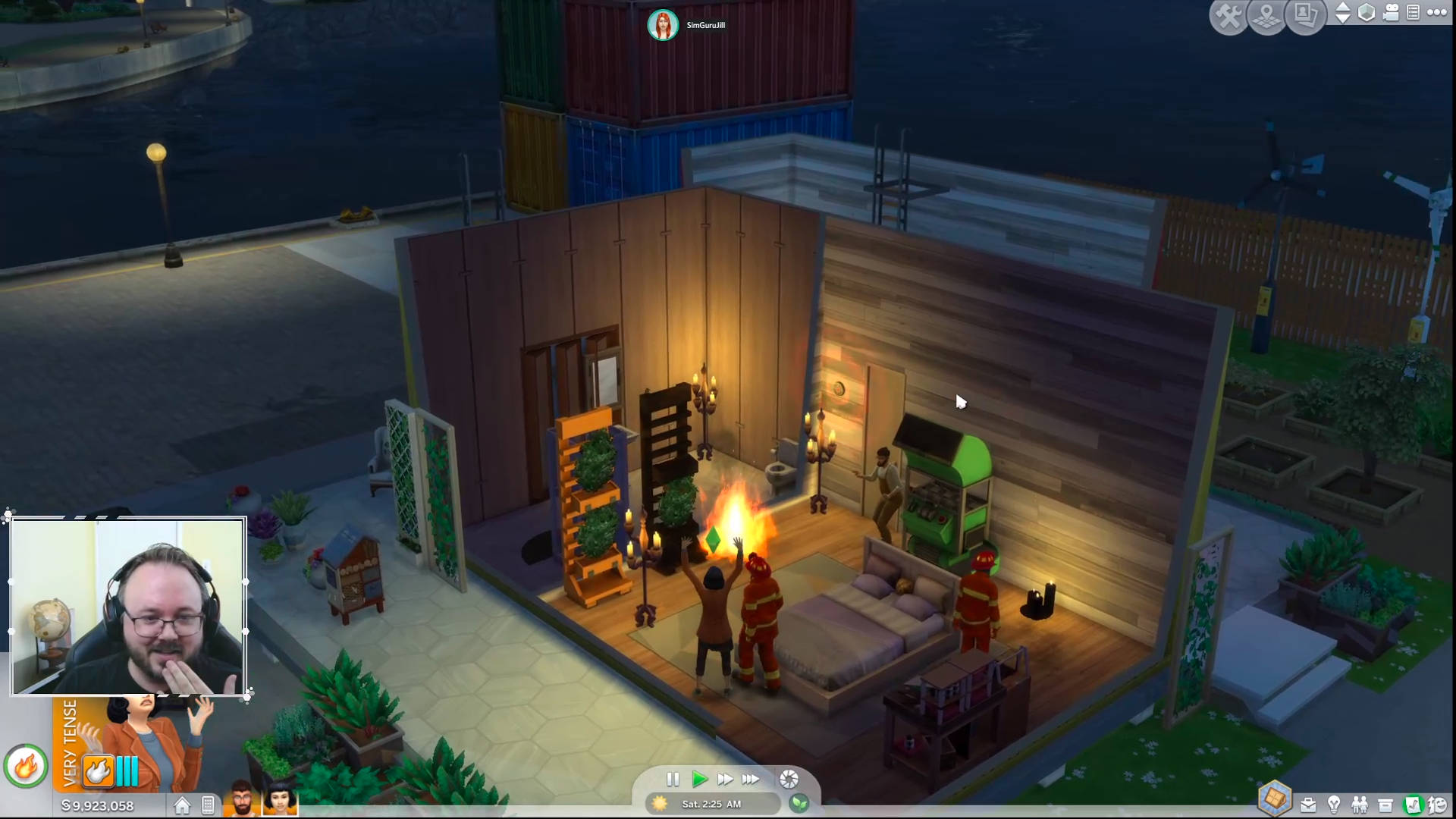Toggle the eco footprint leaf indicator

point(801,804)
